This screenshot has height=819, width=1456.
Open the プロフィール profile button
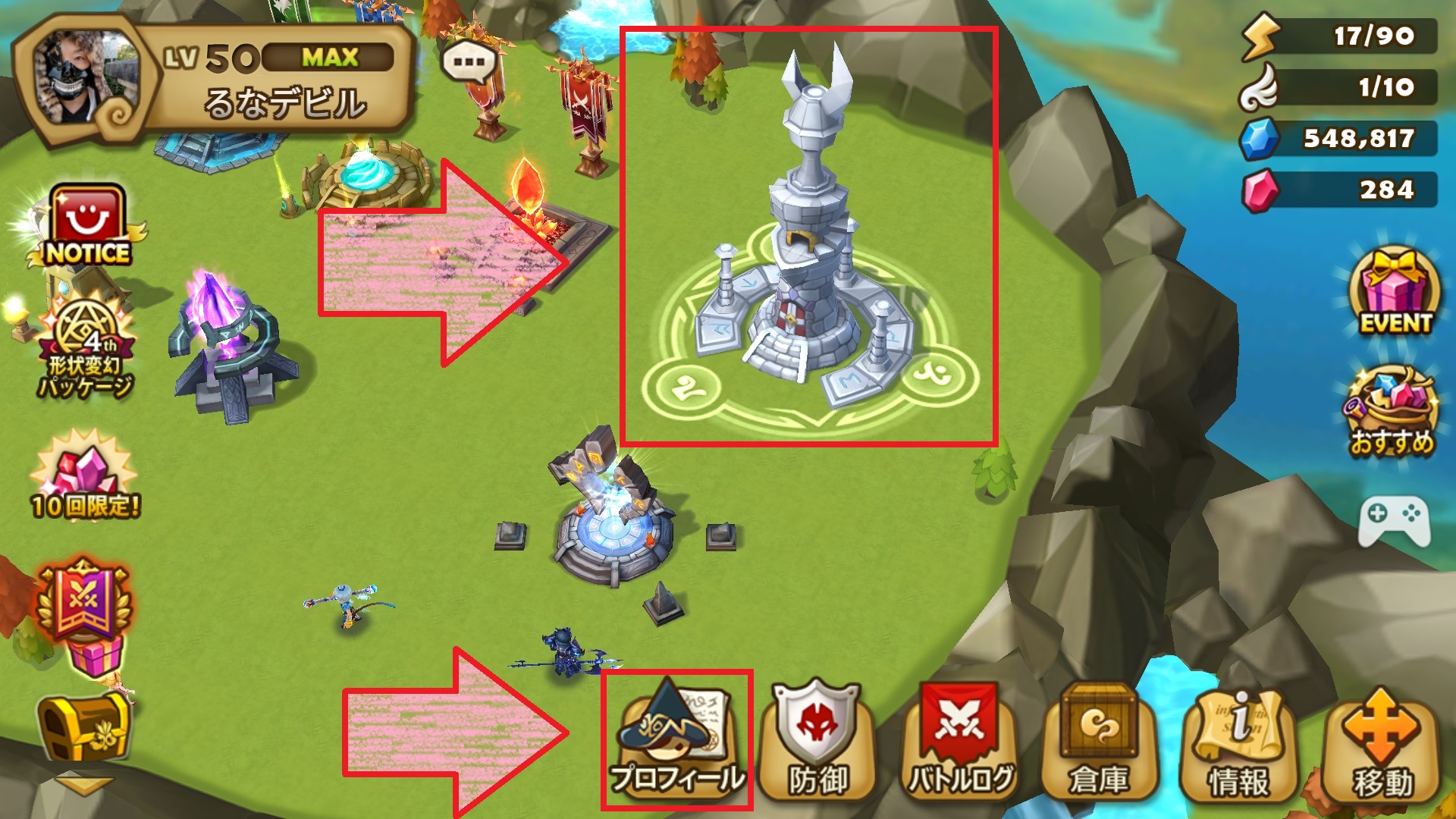[676, 739]
